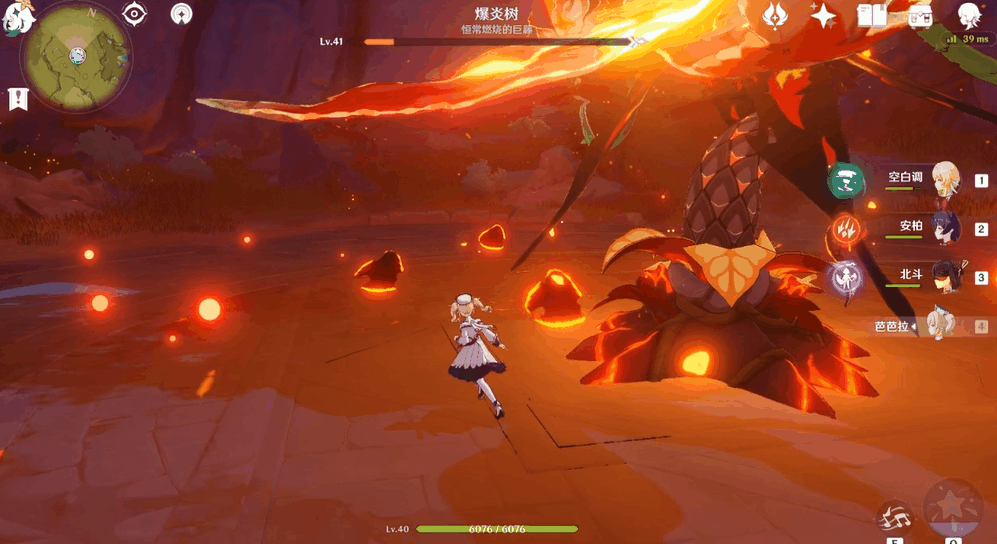Open the quest marker bookmark icon

point(17,99)
